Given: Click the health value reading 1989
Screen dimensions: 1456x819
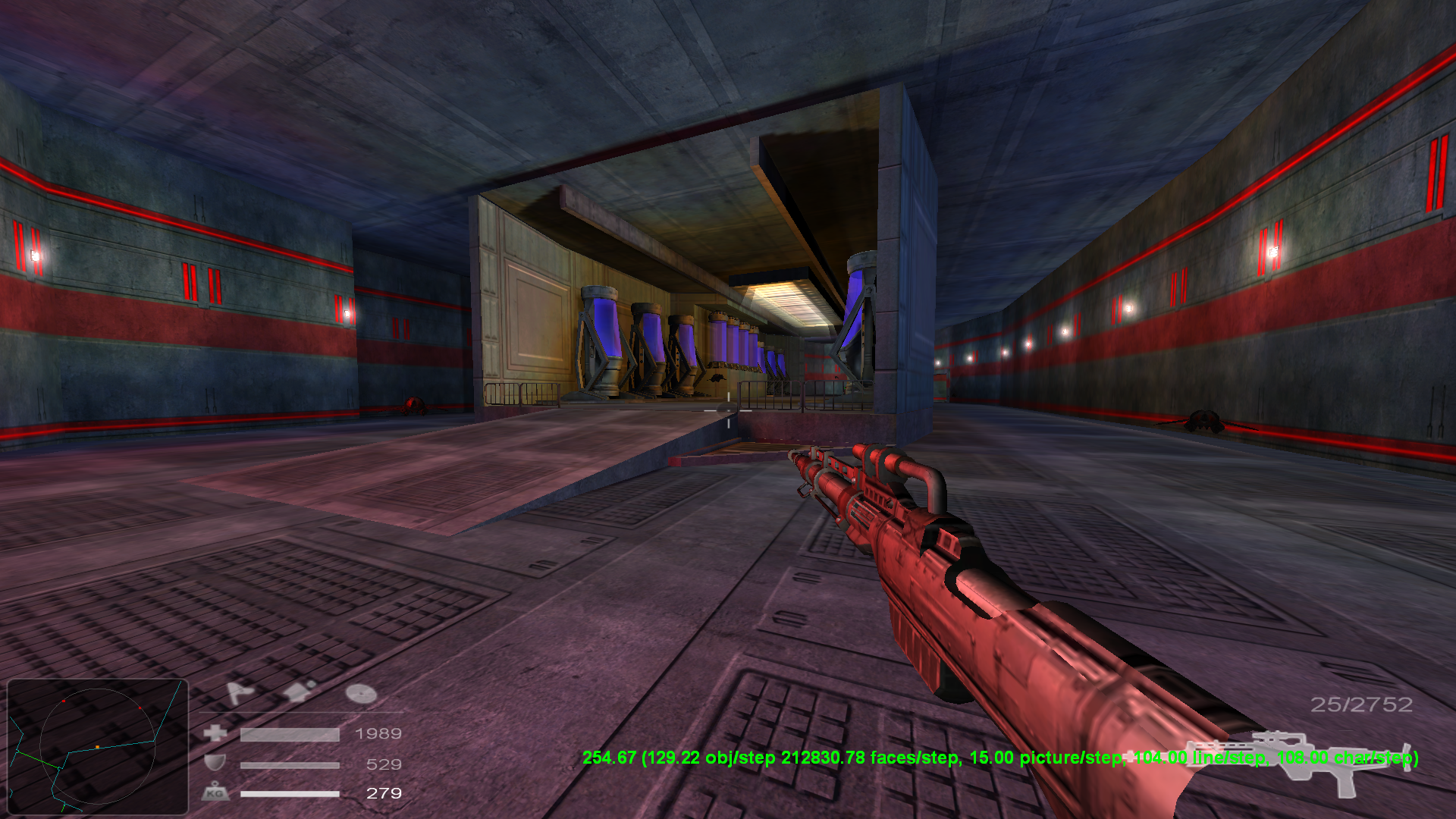Looking at the screenshot, I should coord(379,733).
